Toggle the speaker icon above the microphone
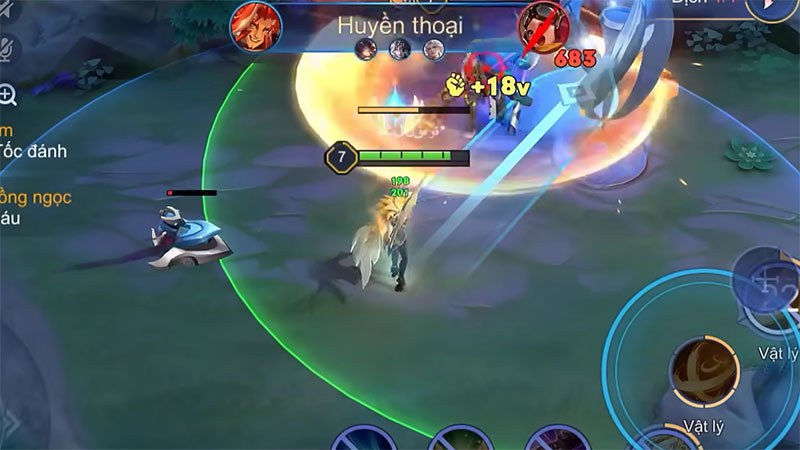The width and height of the screenshot is (800, 450). click(x=8, y=10)
